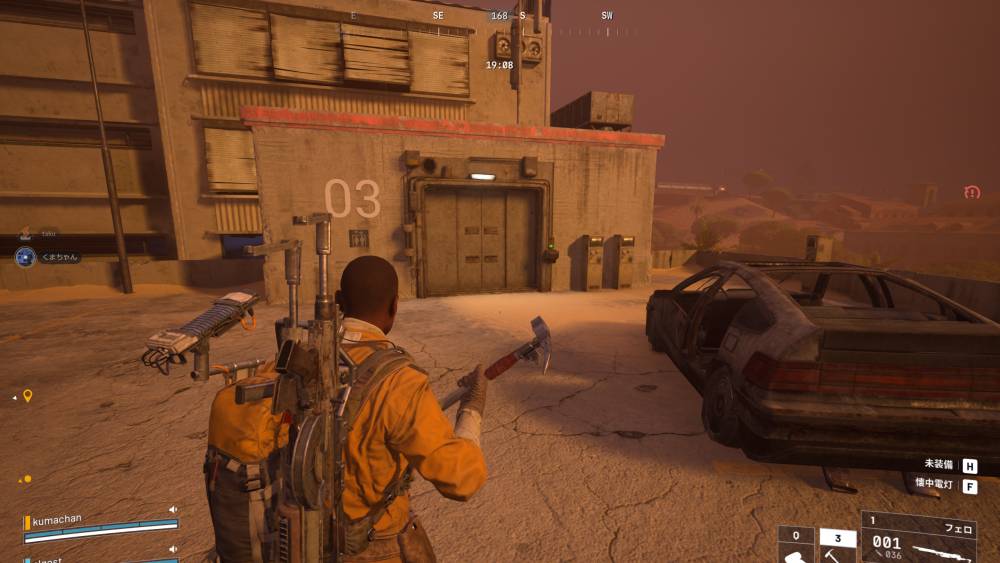The height and width of the screenshot is (563, 1000).
Task: Click the red alert marker icon
Action: point(972,192)
